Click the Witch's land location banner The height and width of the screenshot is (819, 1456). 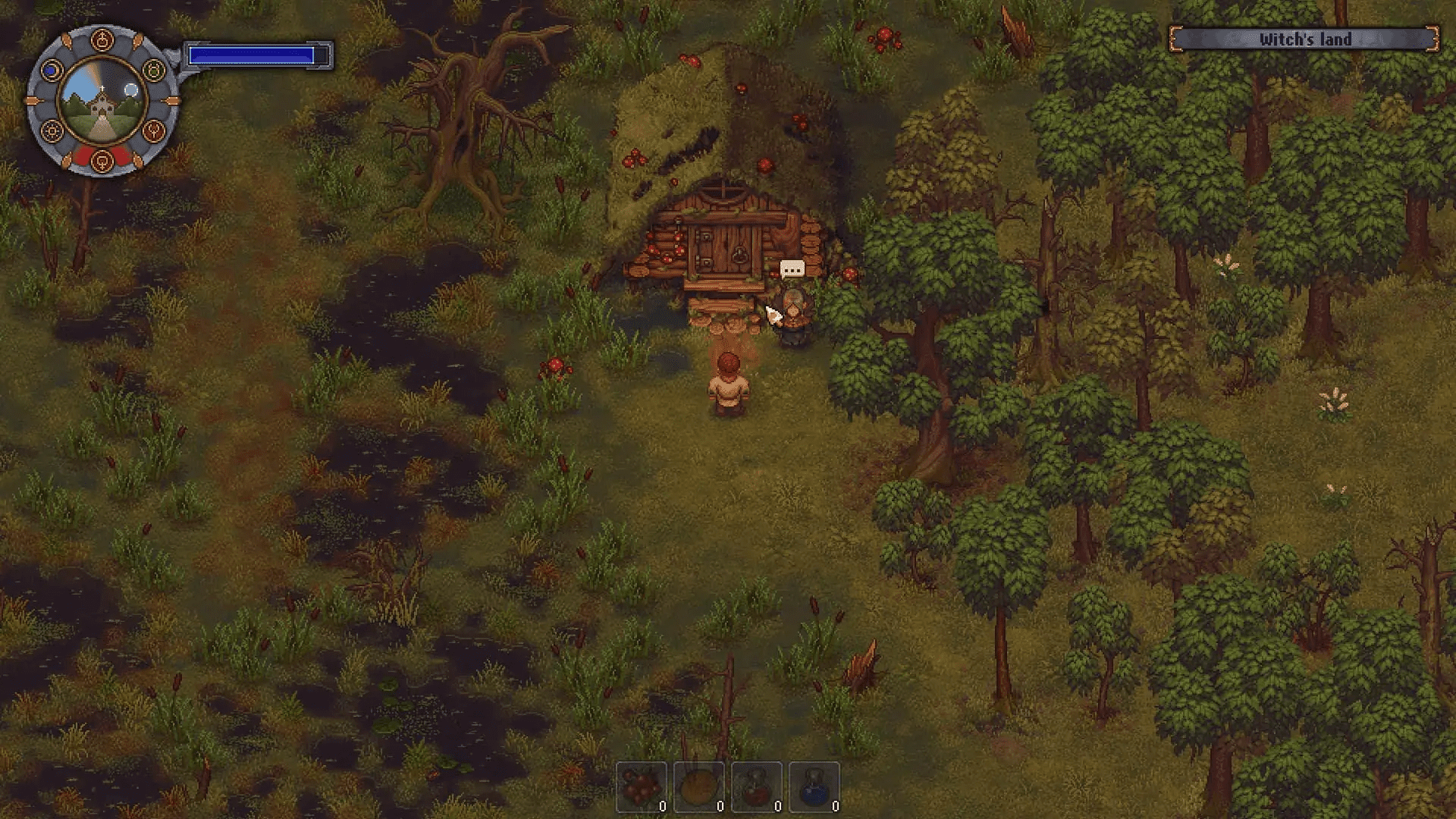click(1304, 39)
